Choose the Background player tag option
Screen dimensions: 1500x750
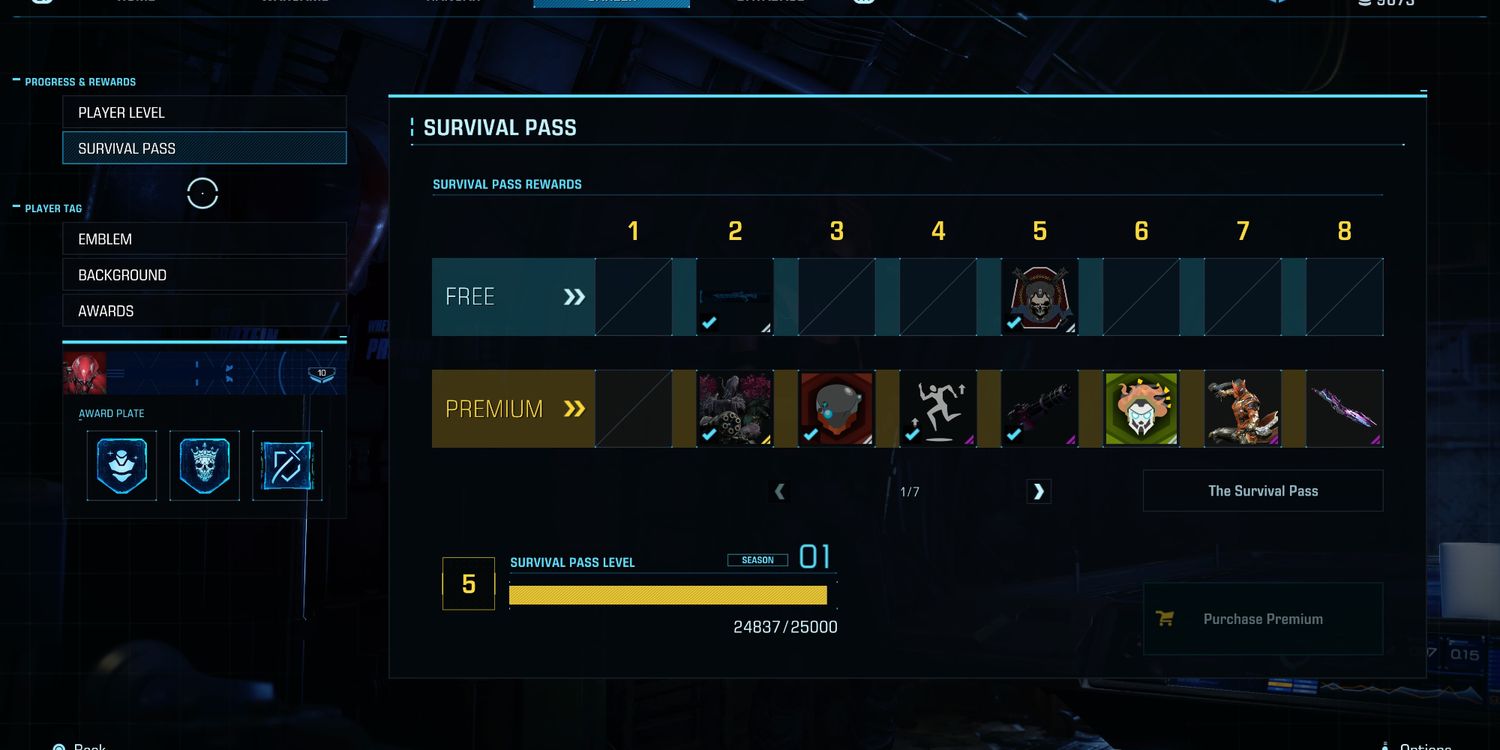204,275
